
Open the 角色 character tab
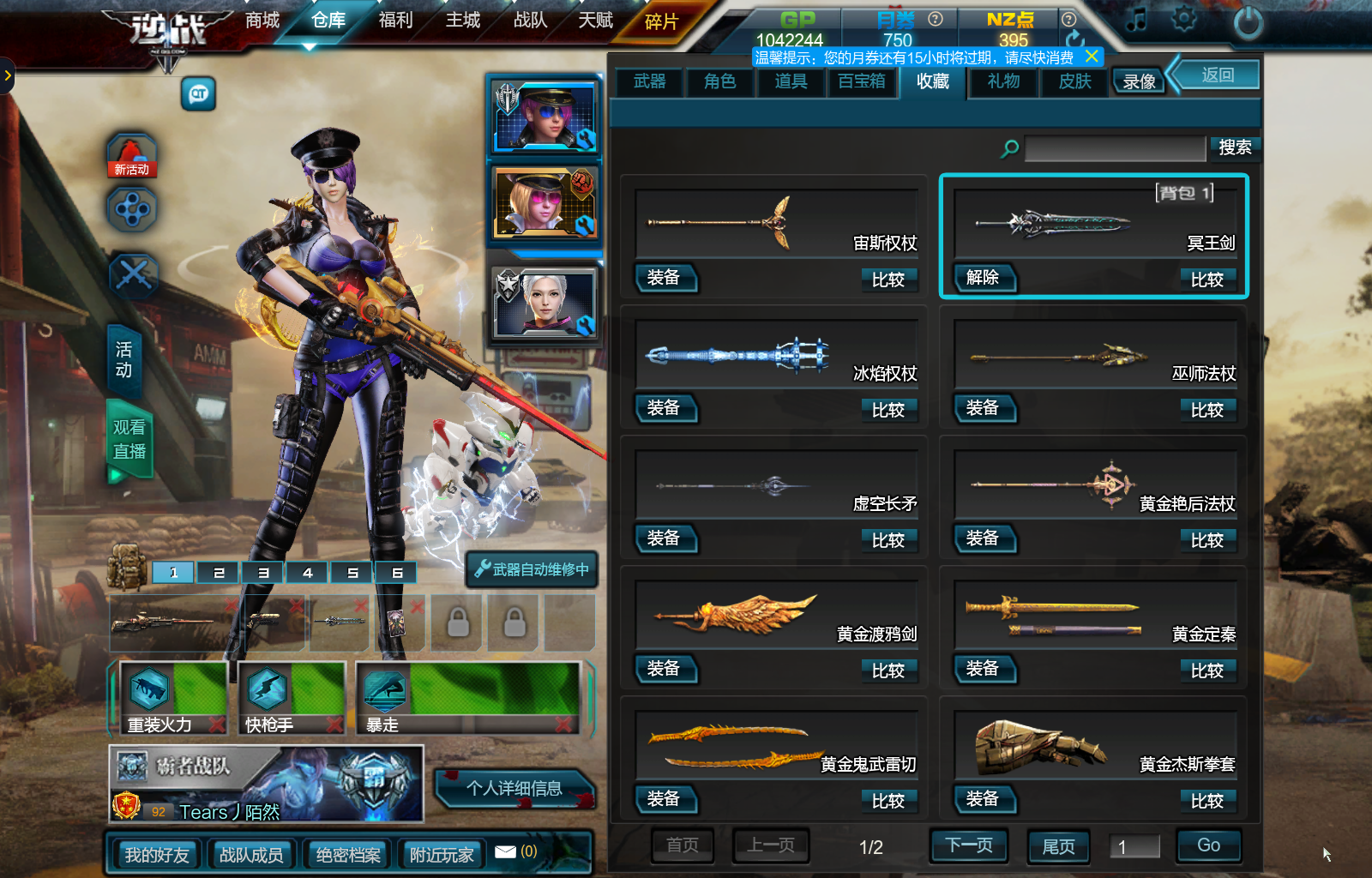[x=720, y=81]
